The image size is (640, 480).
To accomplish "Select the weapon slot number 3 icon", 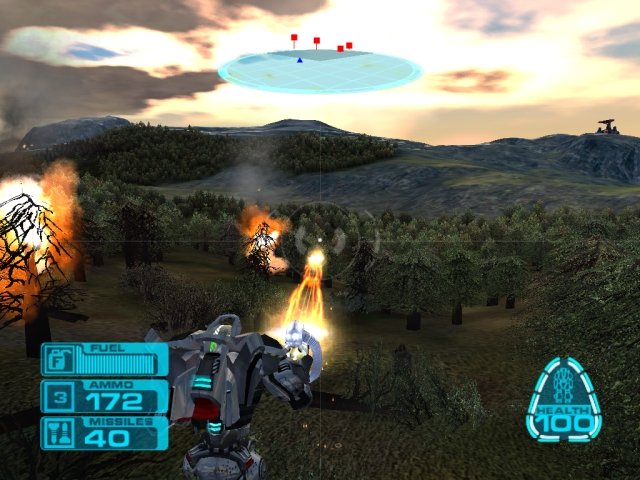I will pos(58,397).
